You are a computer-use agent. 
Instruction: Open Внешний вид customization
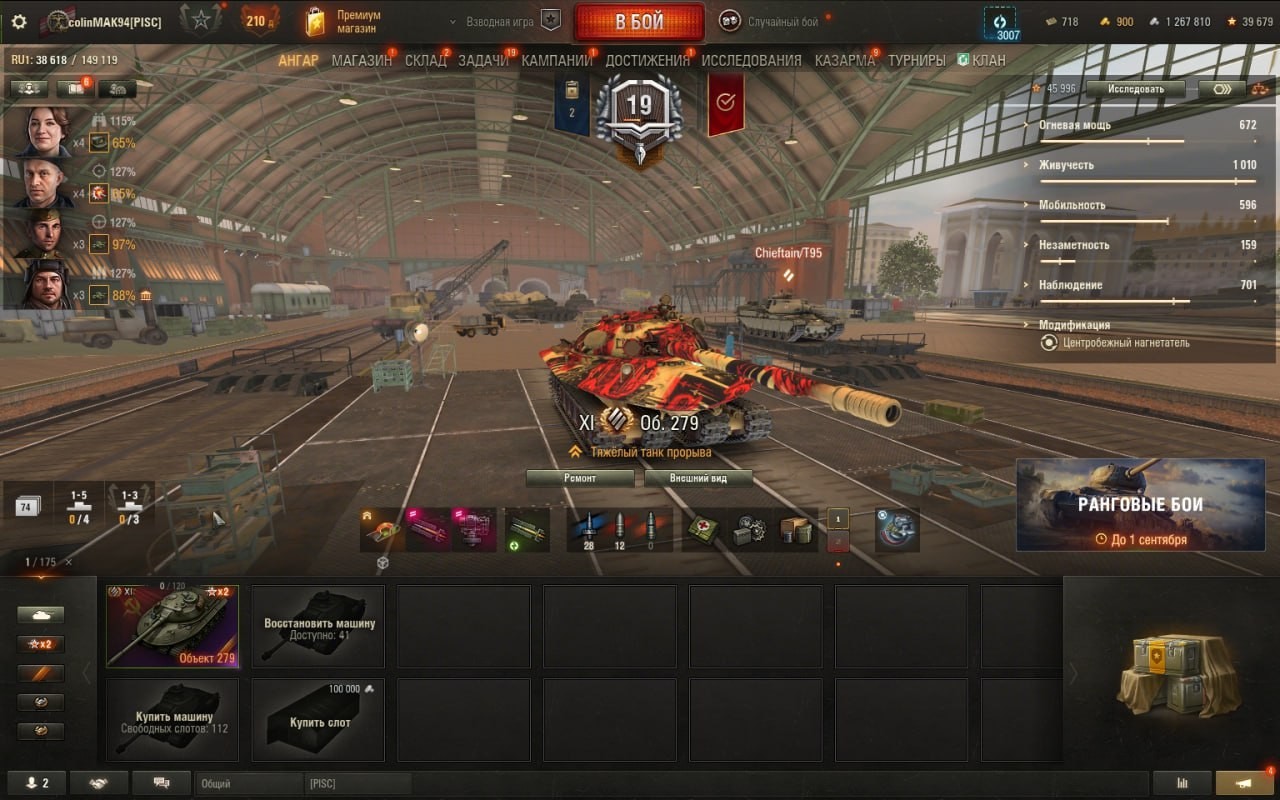(698, 478)
